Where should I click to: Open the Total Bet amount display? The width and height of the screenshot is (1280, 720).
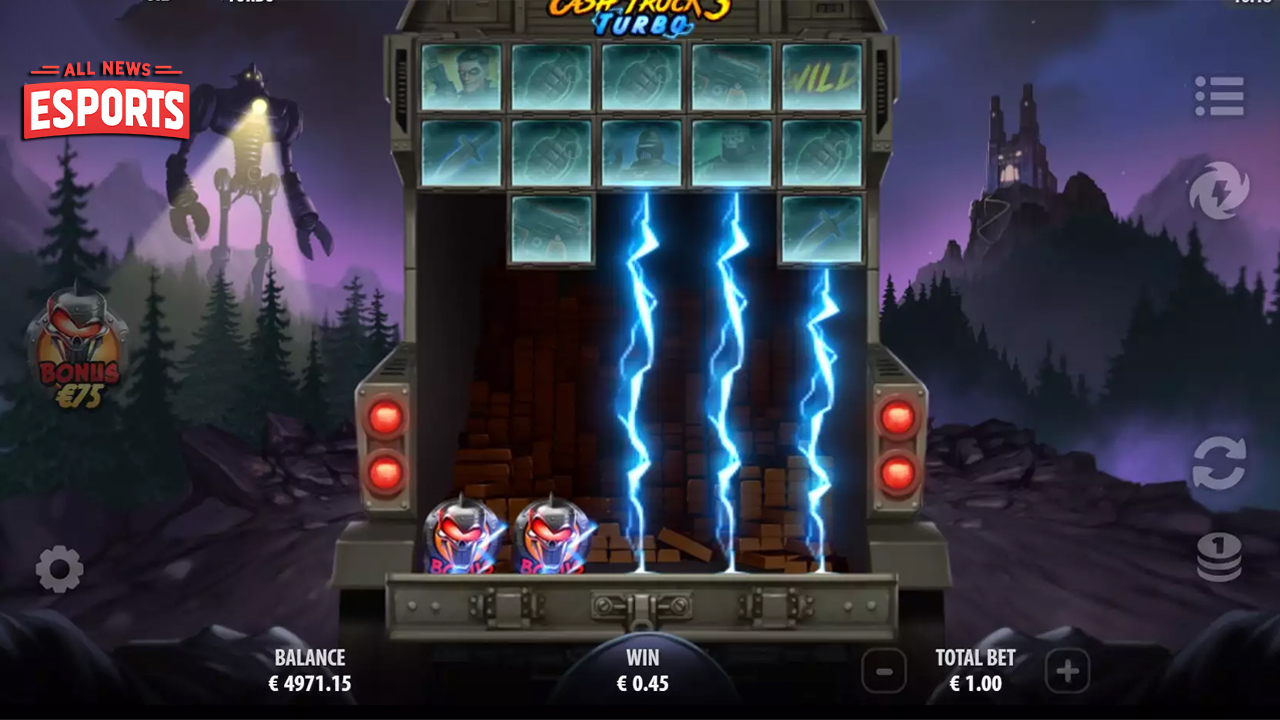coord(974,672)
